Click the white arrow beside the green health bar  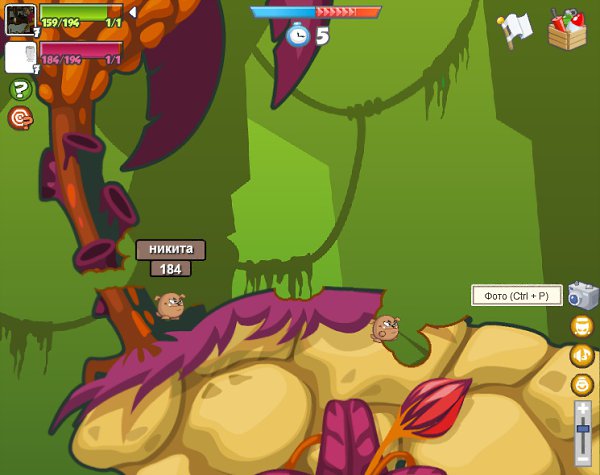(x=132, y=12)
